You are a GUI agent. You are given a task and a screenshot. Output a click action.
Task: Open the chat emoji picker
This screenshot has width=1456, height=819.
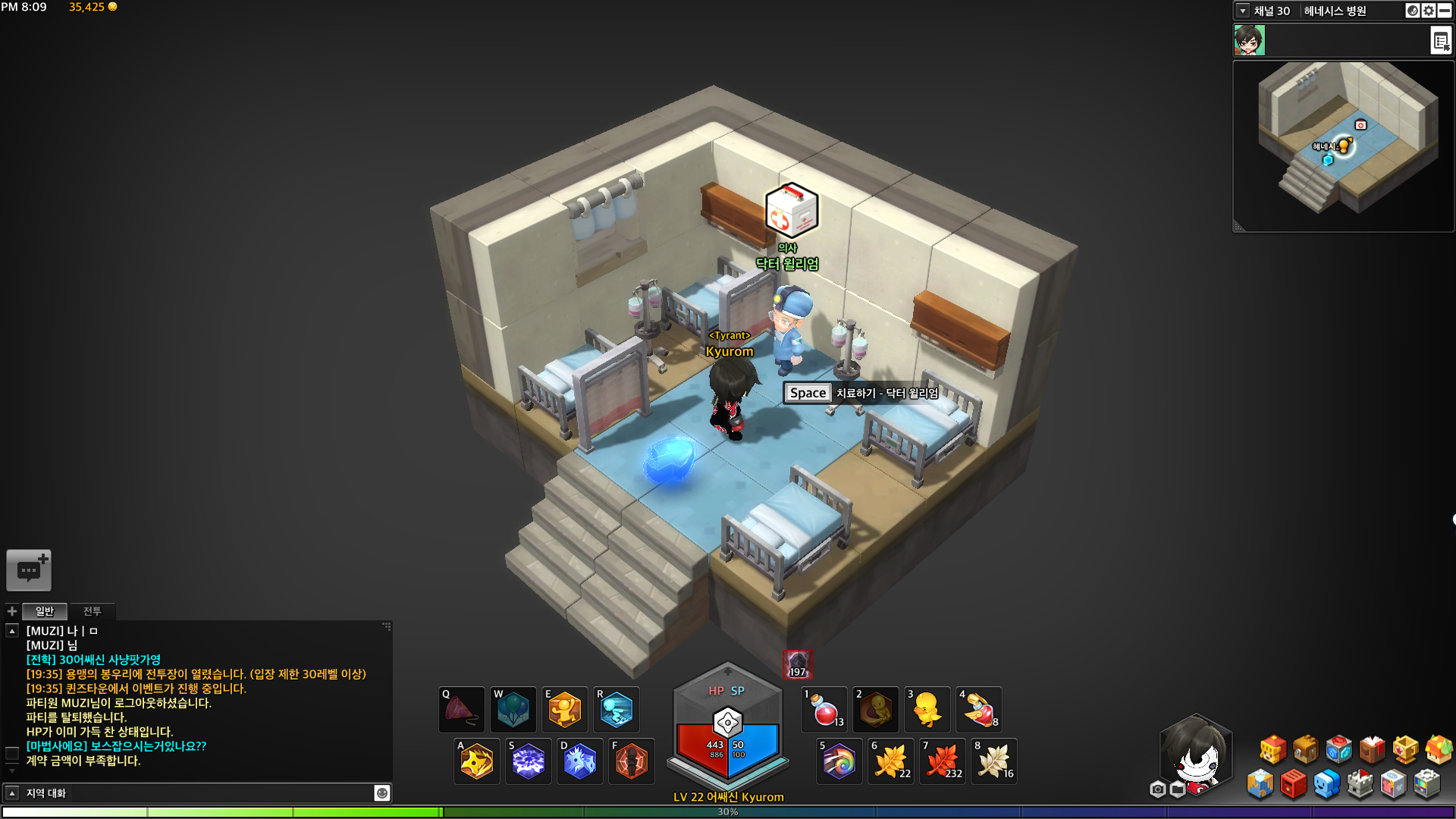(x=382, y=793)
